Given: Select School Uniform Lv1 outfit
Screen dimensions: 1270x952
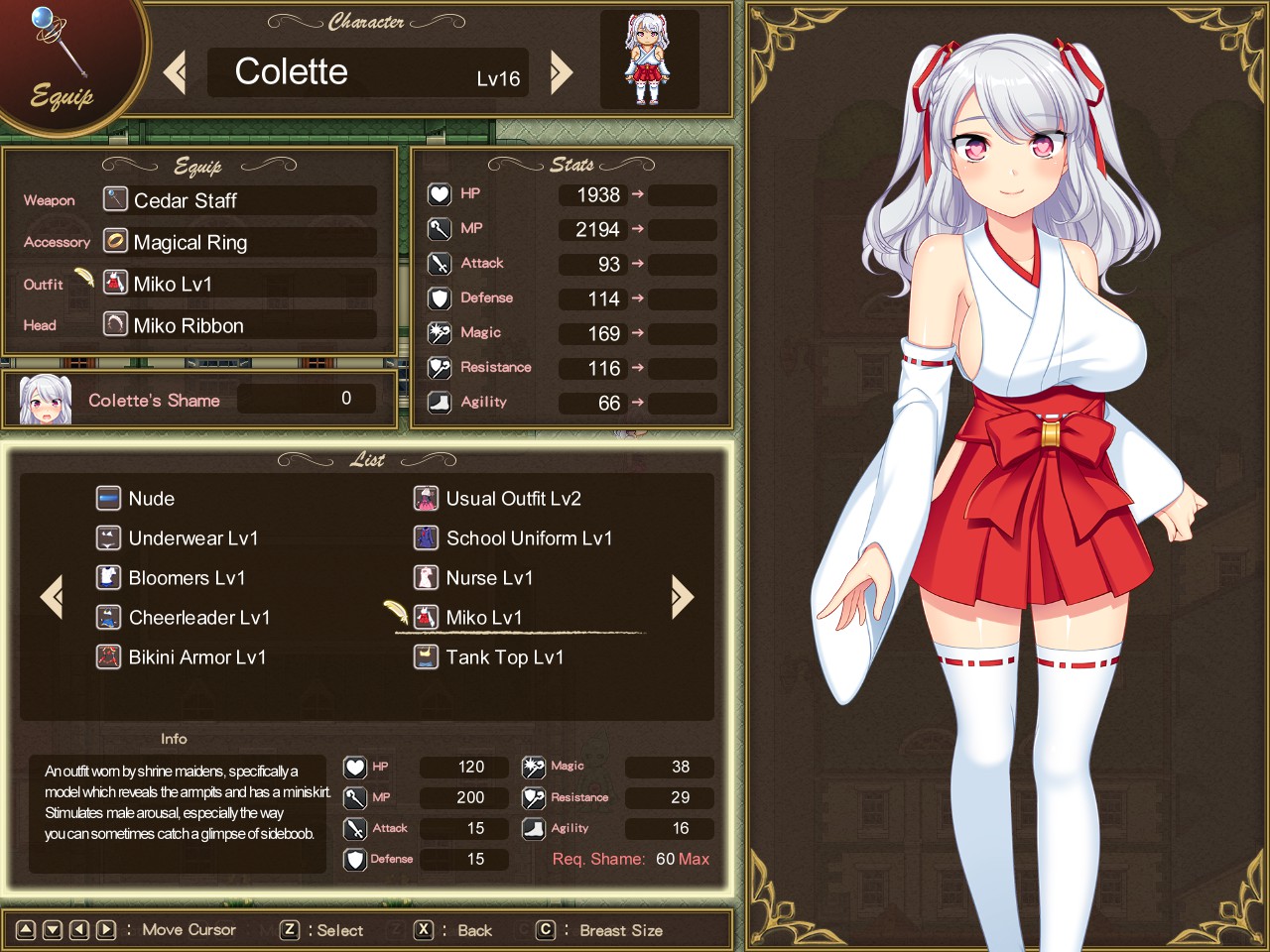Looking at the screenshot, I should click(528, 538).
